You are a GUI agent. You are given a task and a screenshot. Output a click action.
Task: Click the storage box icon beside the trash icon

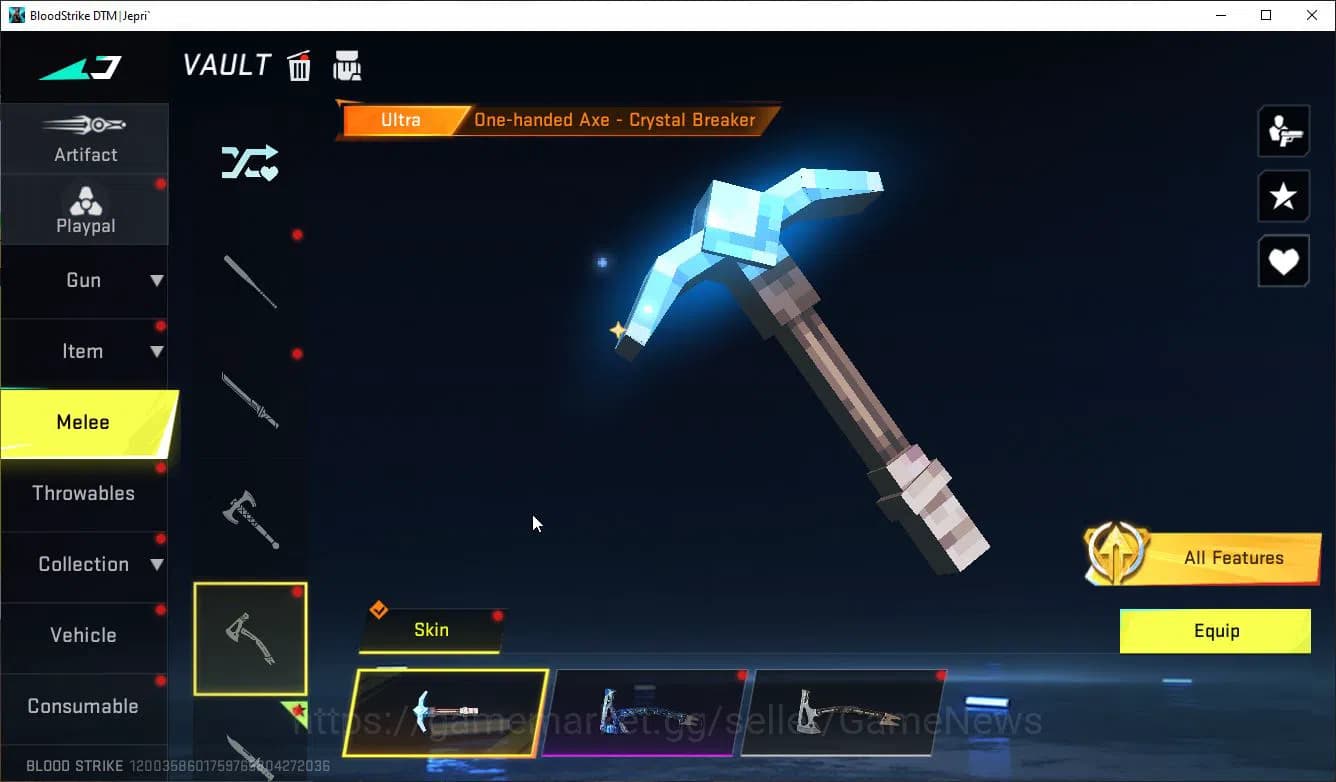[x=347, y=65]
